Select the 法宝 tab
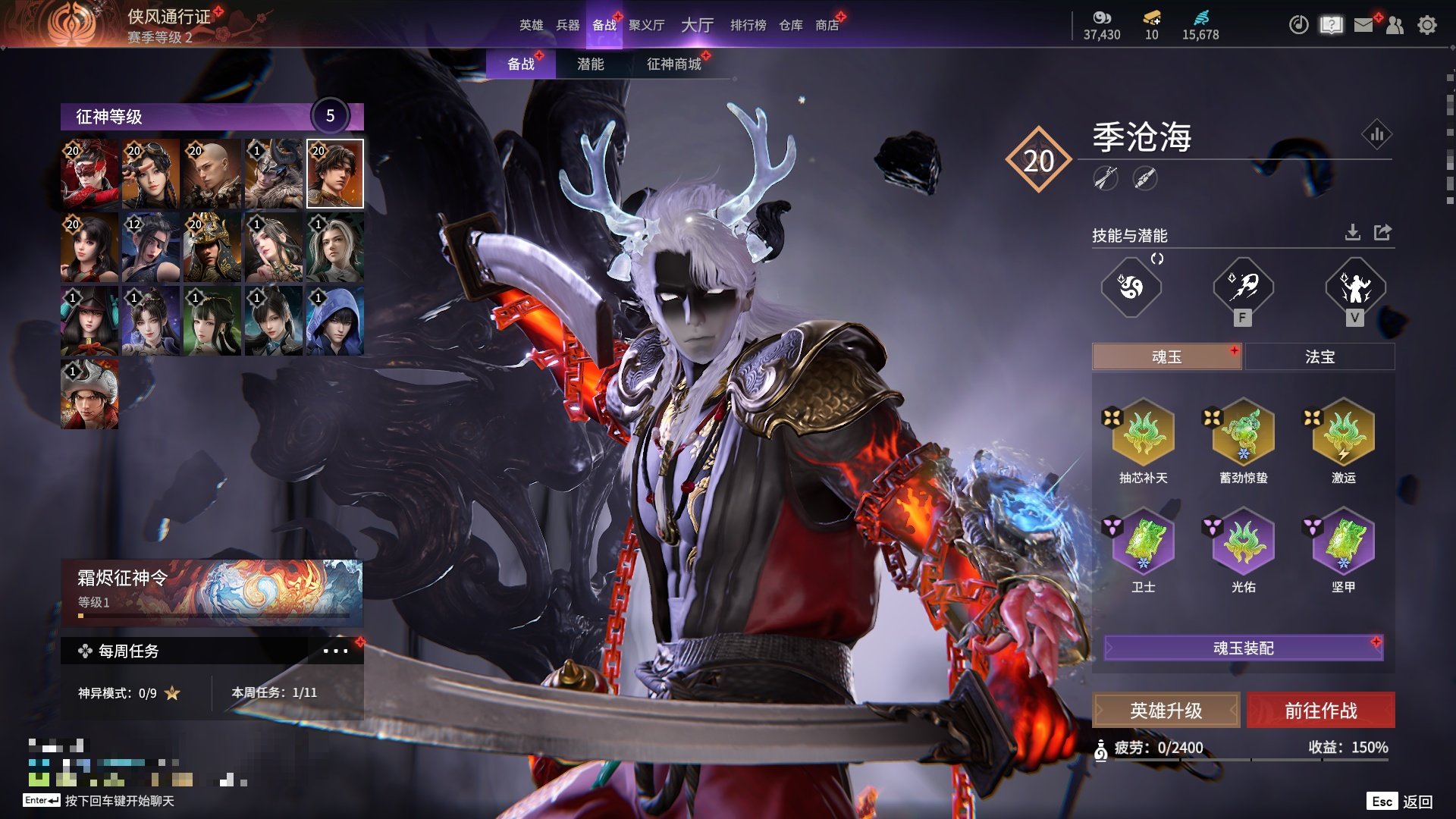The width and height of the screenshot is (1456, 819). (x=1319, y=356)
